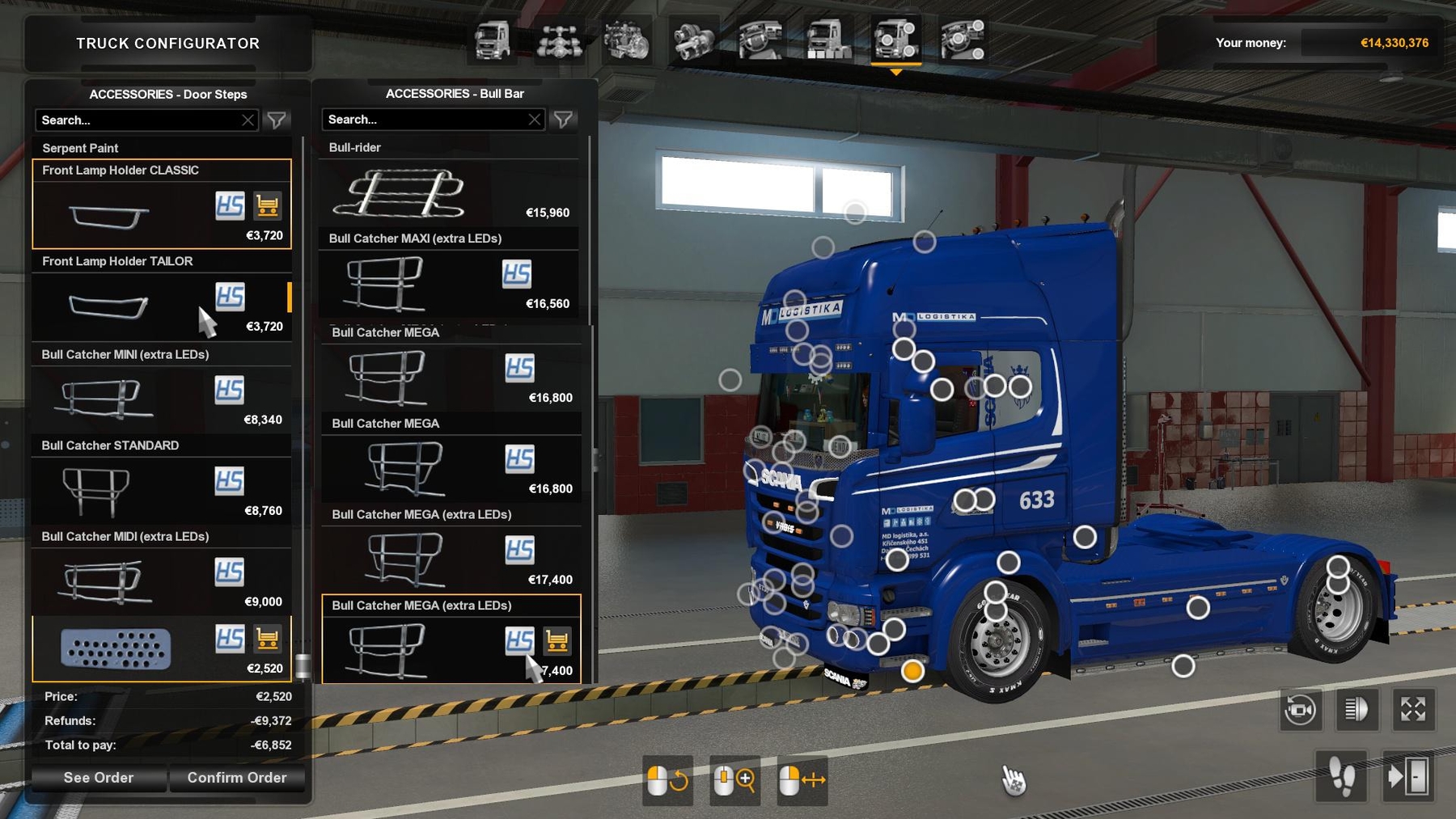Choose Bull Catcher MIDI (extra LEDs)
The width and height of the screenshot is (1456, 819).
pos(162,572)
